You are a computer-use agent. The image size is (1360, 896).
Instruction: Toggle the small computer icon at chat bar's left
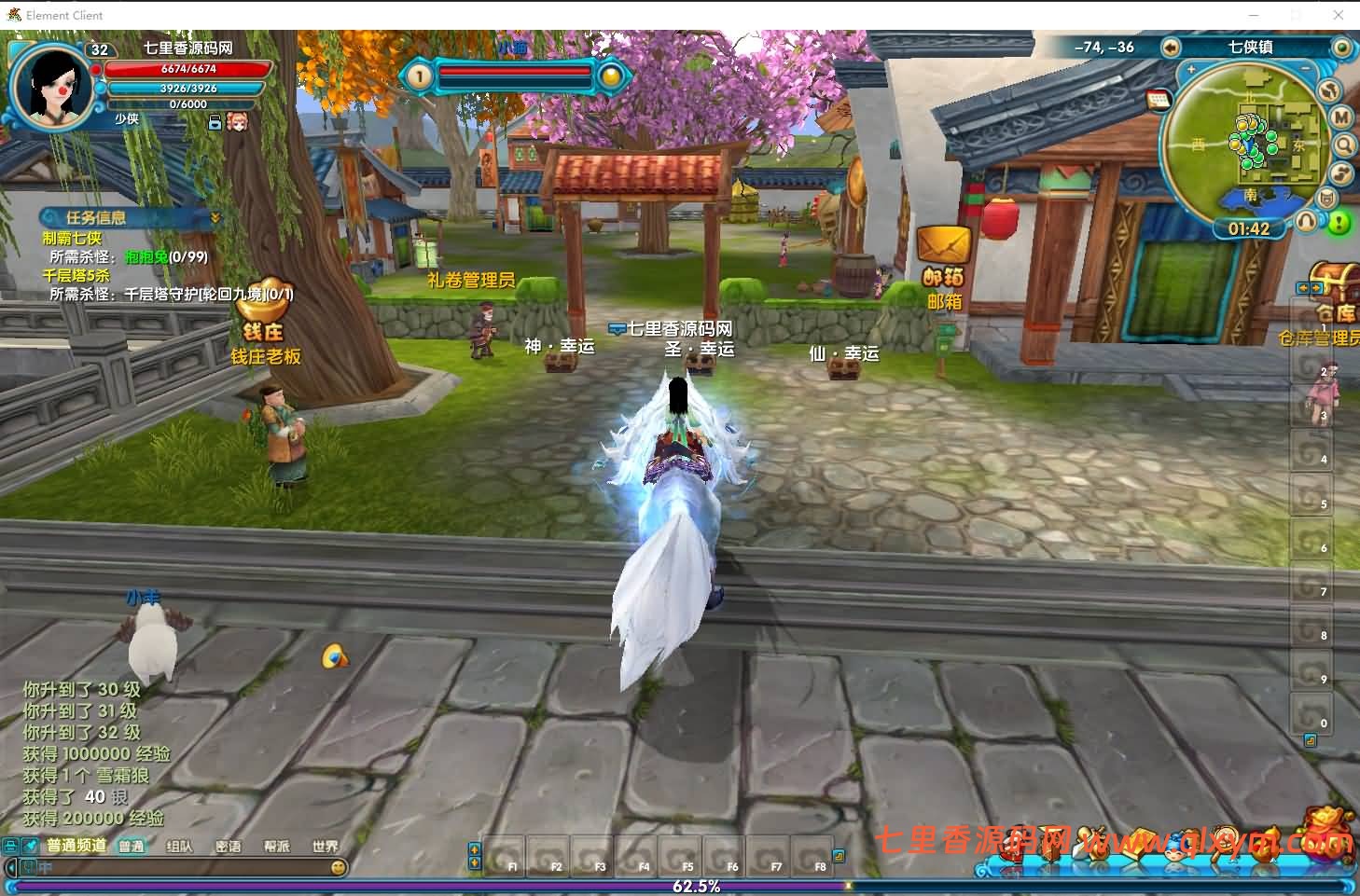(10, 844)
